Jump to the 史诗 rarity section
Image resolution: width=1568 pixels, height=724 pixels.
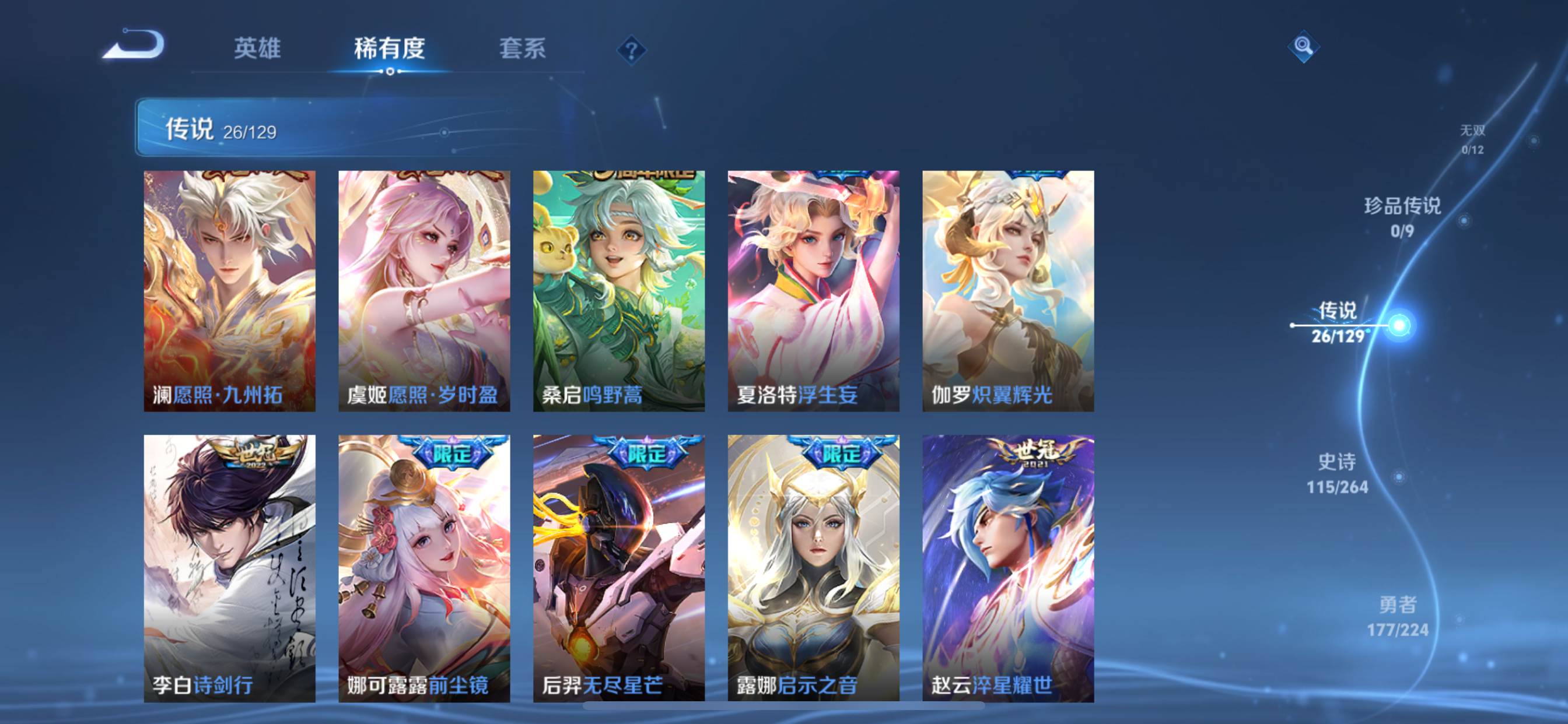pos(1338,473)
